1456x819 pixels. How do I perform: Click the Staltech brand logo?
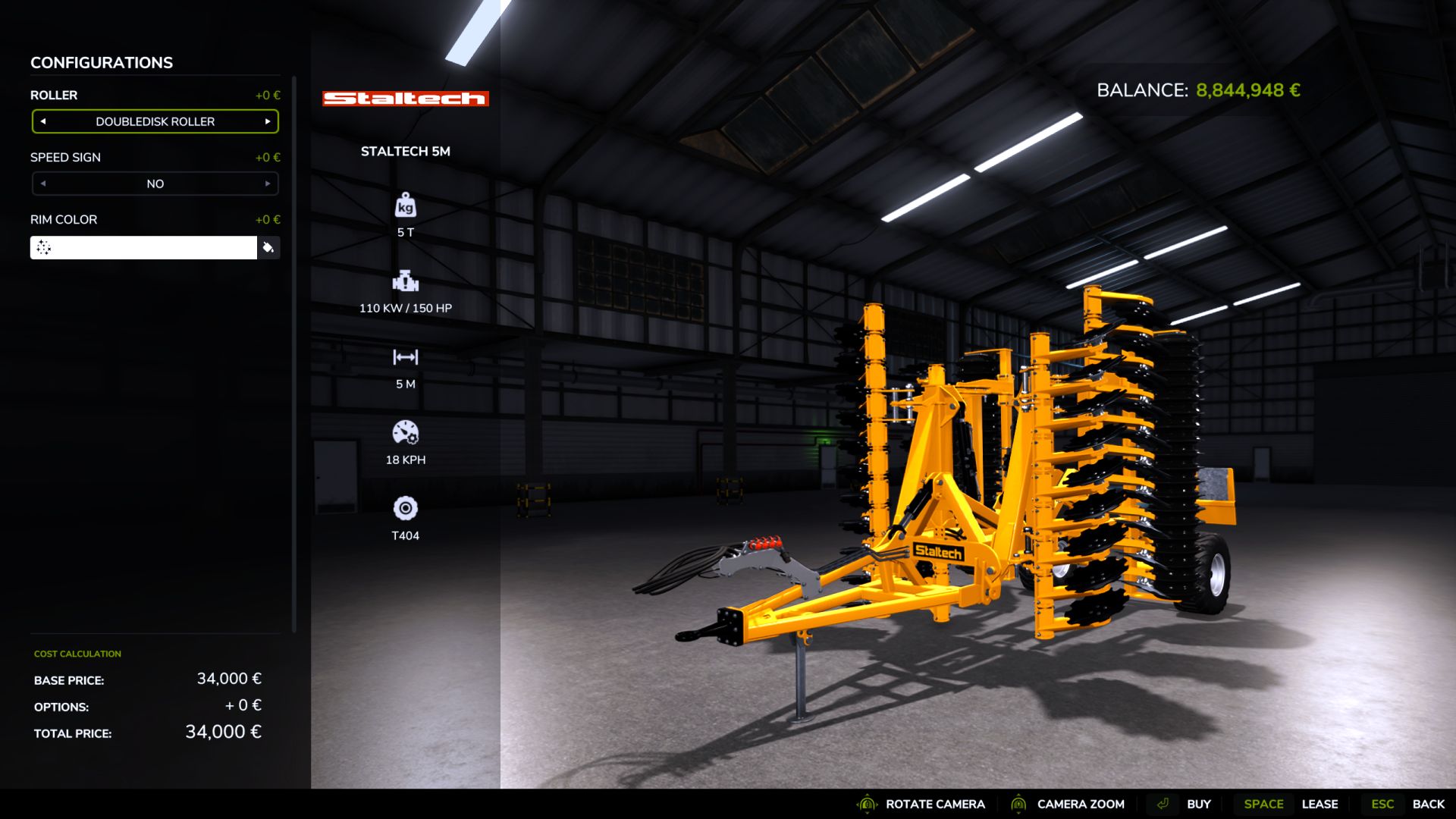point(406,98)
